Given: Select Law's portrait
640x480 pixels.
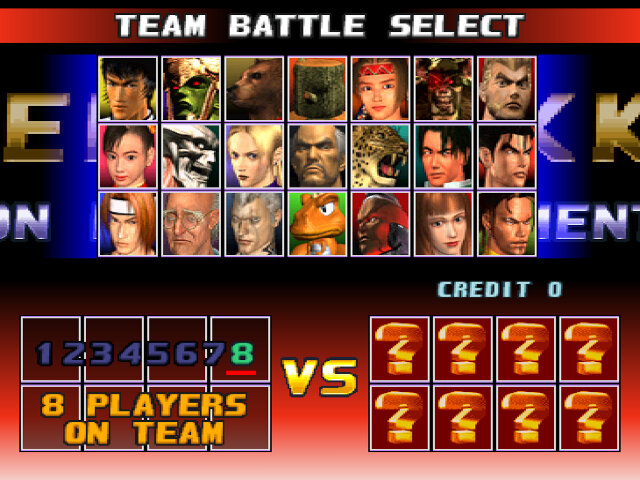Looking at the screenshot, I should pyautogui.click(x=128, y=88).
